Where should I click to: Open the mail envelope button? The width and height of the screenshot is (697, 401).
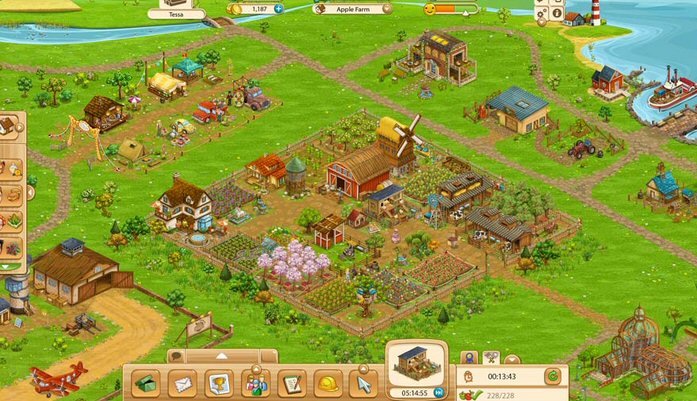pos(182,382)
